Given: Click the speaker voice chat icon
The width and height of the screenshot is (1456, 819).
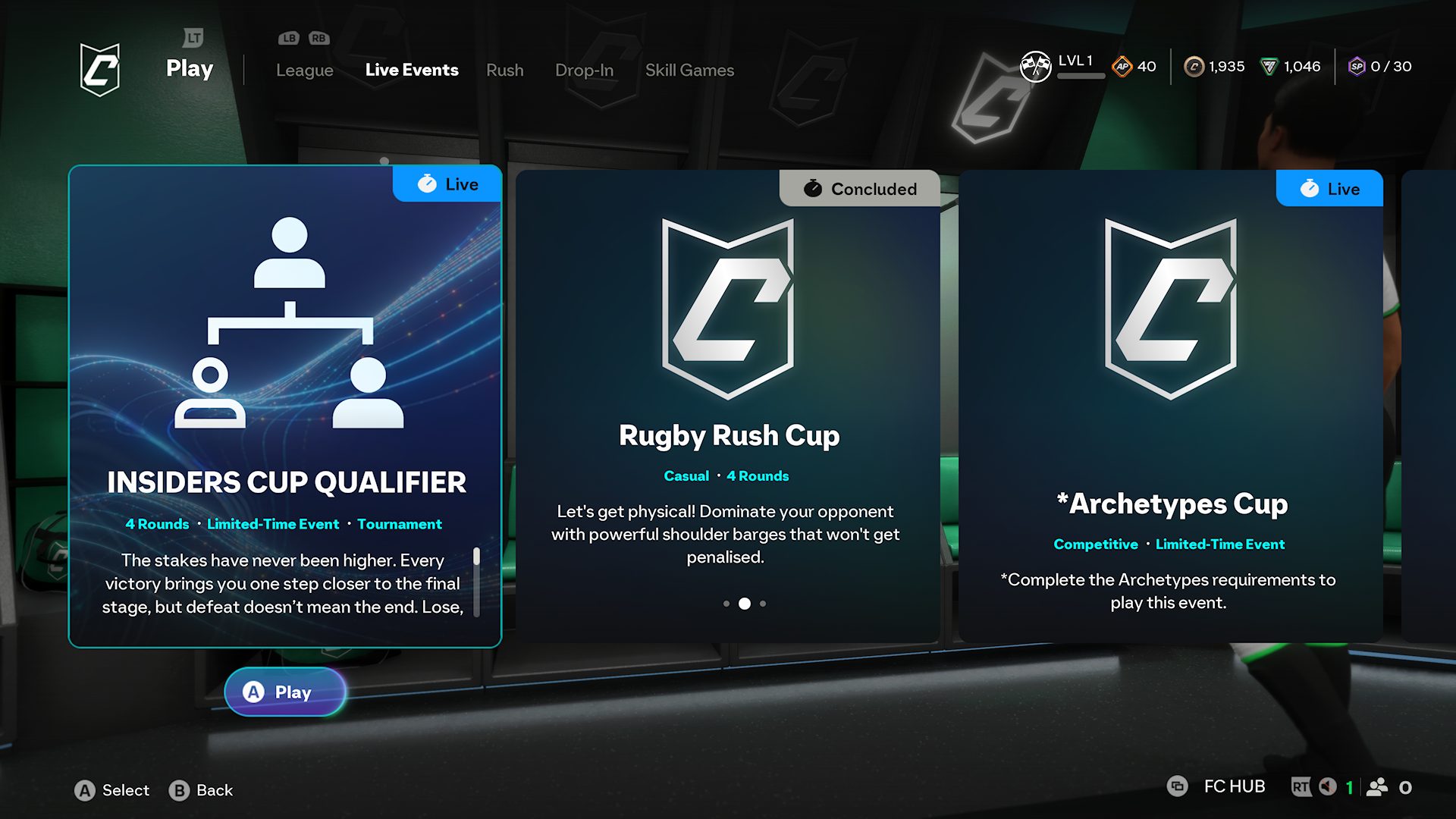Looking at the screenshot, I should [x=1327, y=787].
